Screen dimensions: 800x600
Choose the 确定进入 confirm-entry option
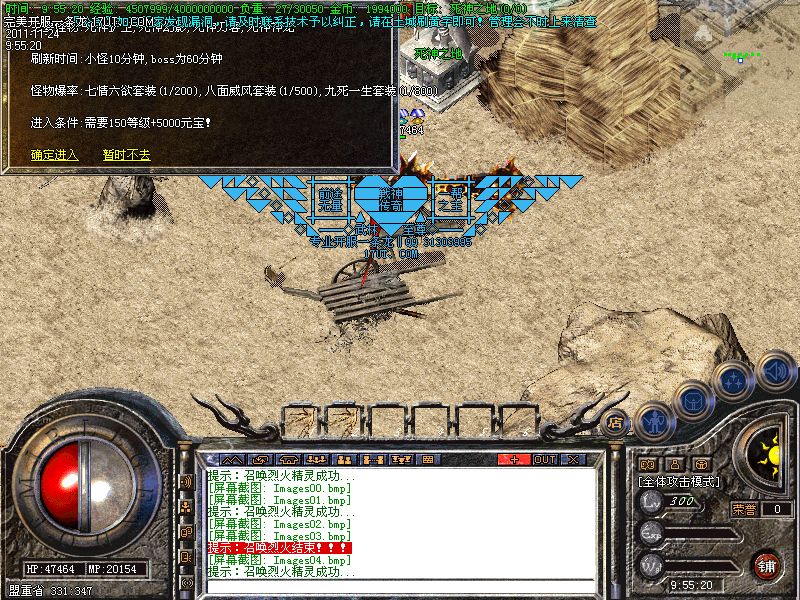click(54, 155)
